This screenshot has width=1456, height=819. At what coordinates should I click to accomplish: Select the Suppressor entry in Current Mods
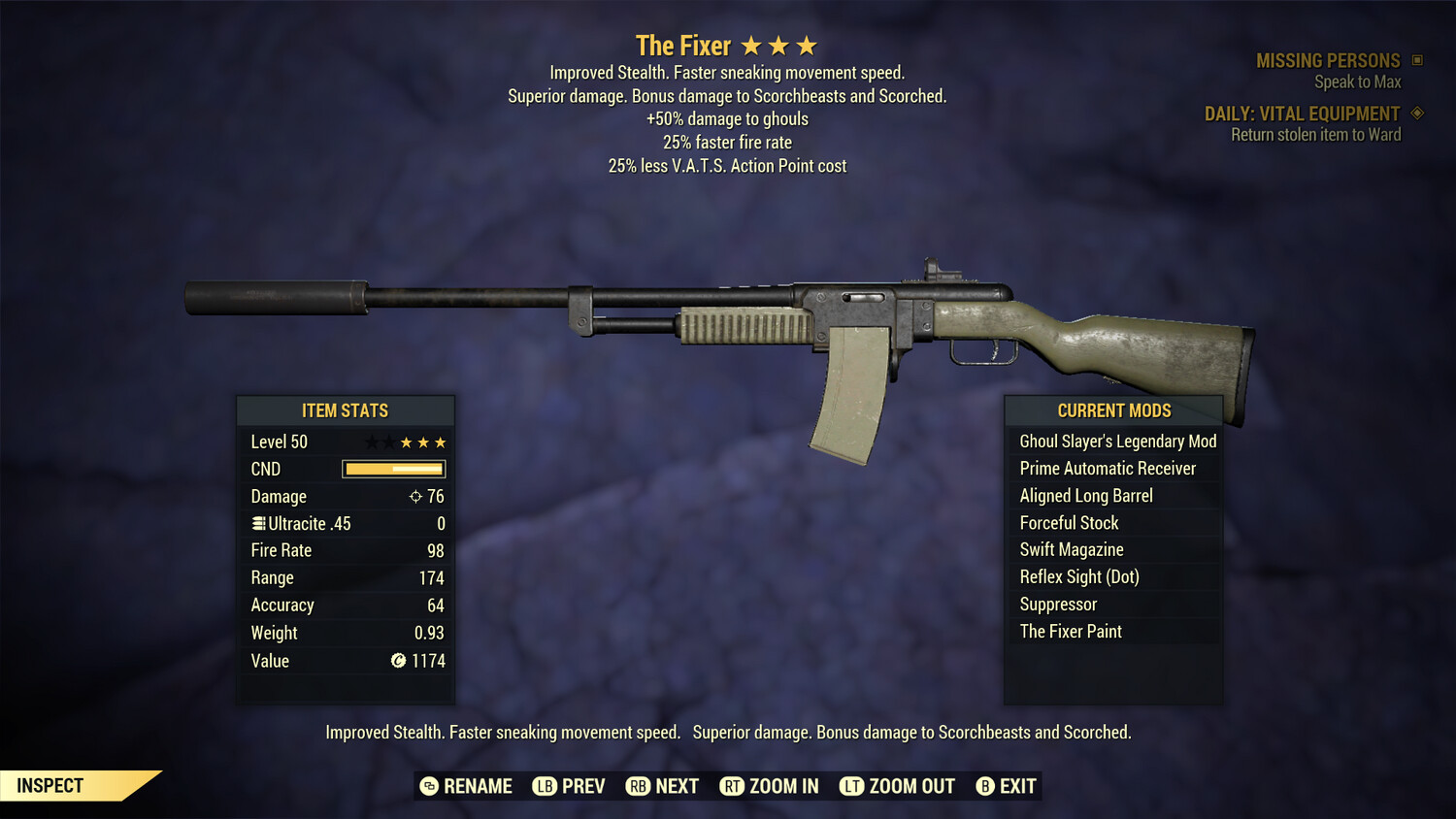[x=1057, y=604]
